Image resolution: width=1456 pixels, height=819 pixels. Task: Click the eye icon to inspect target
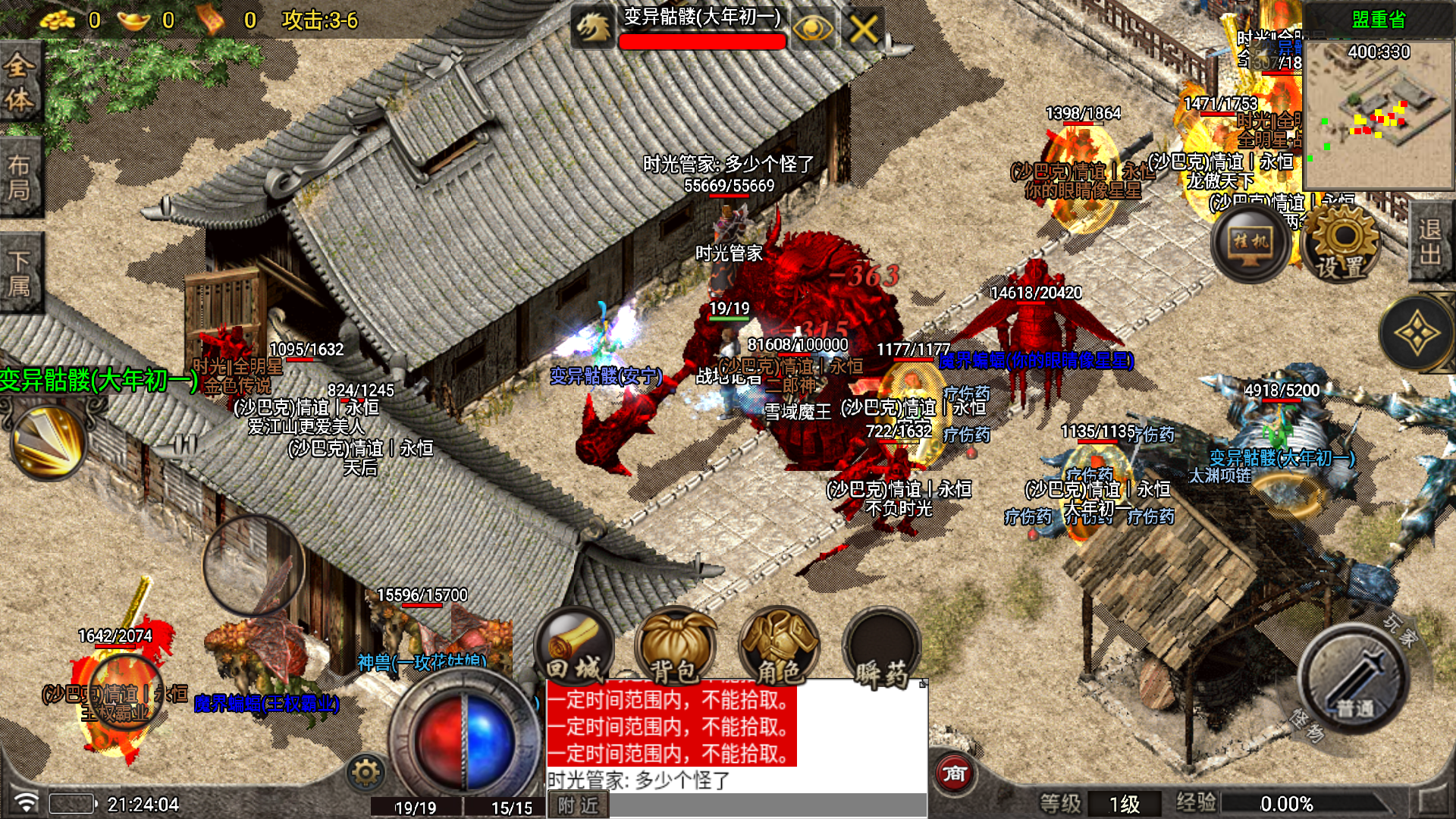point(812,30)
